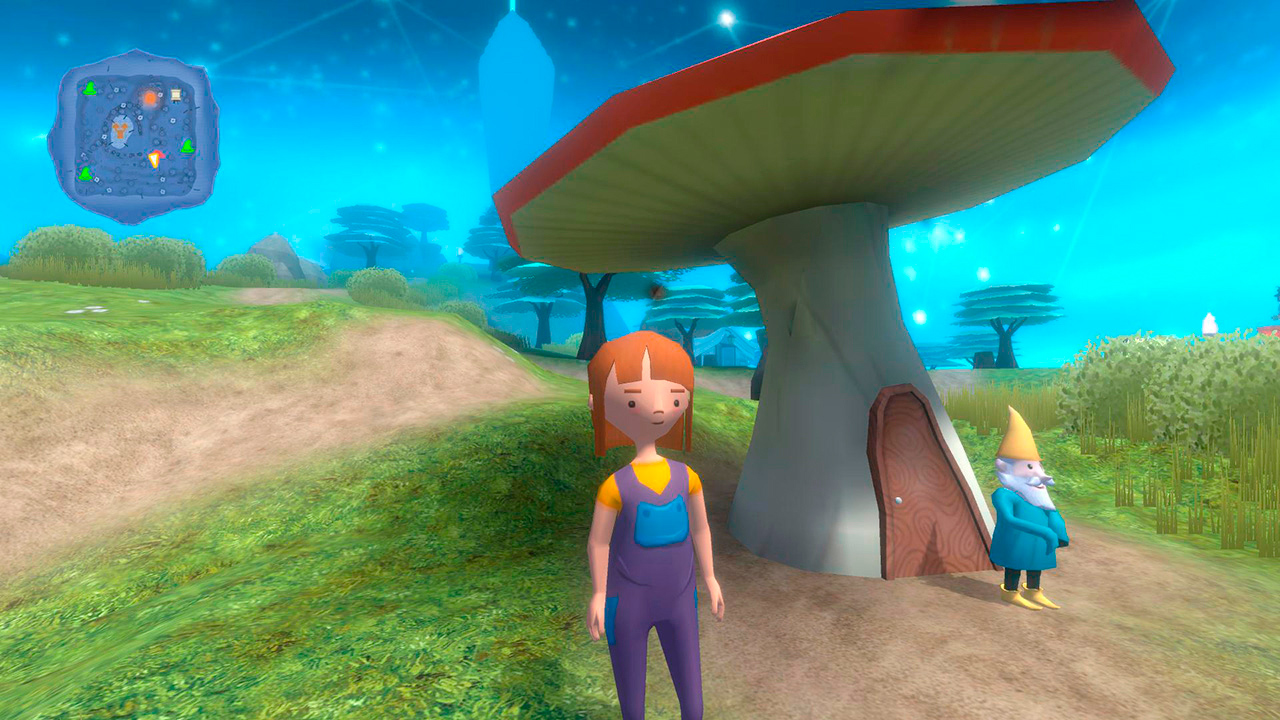Viewport: 1280px width, 720px height.
Task: Select the bottom-left green hat icon on minimap
Action: pos(85,172)
